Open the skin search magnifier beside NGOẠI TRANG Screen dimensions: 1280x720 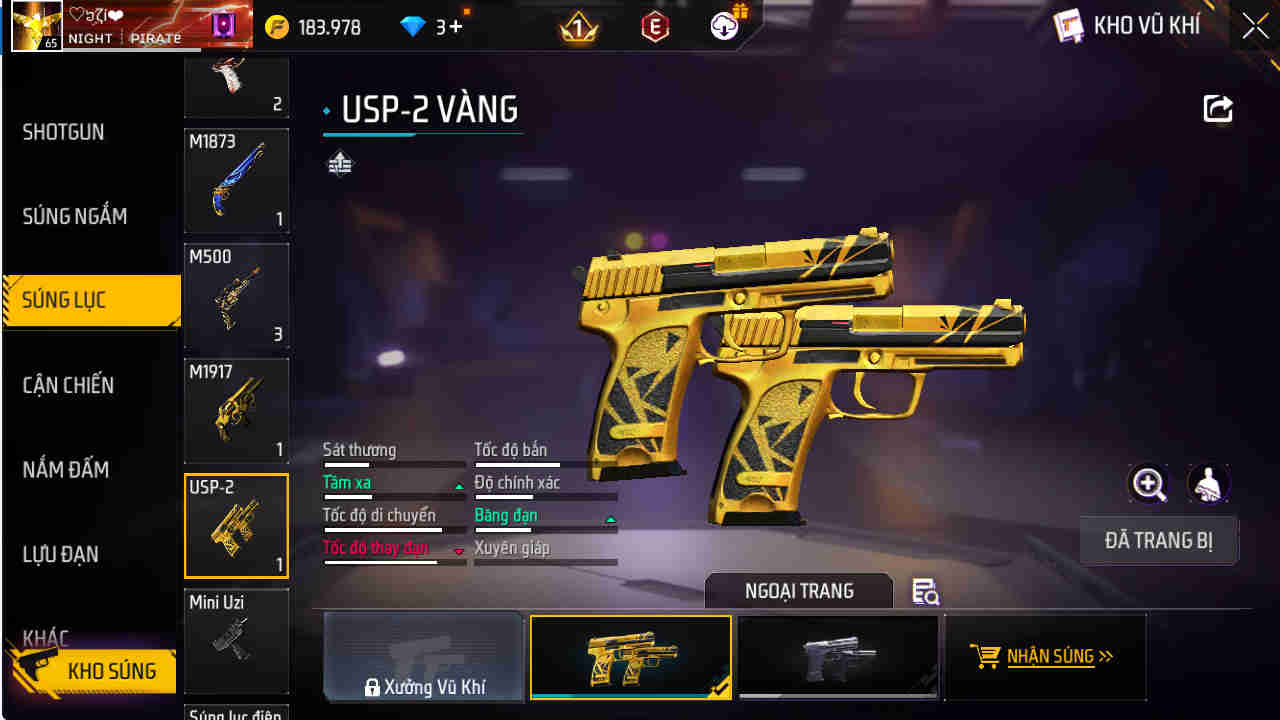[925, 592]
